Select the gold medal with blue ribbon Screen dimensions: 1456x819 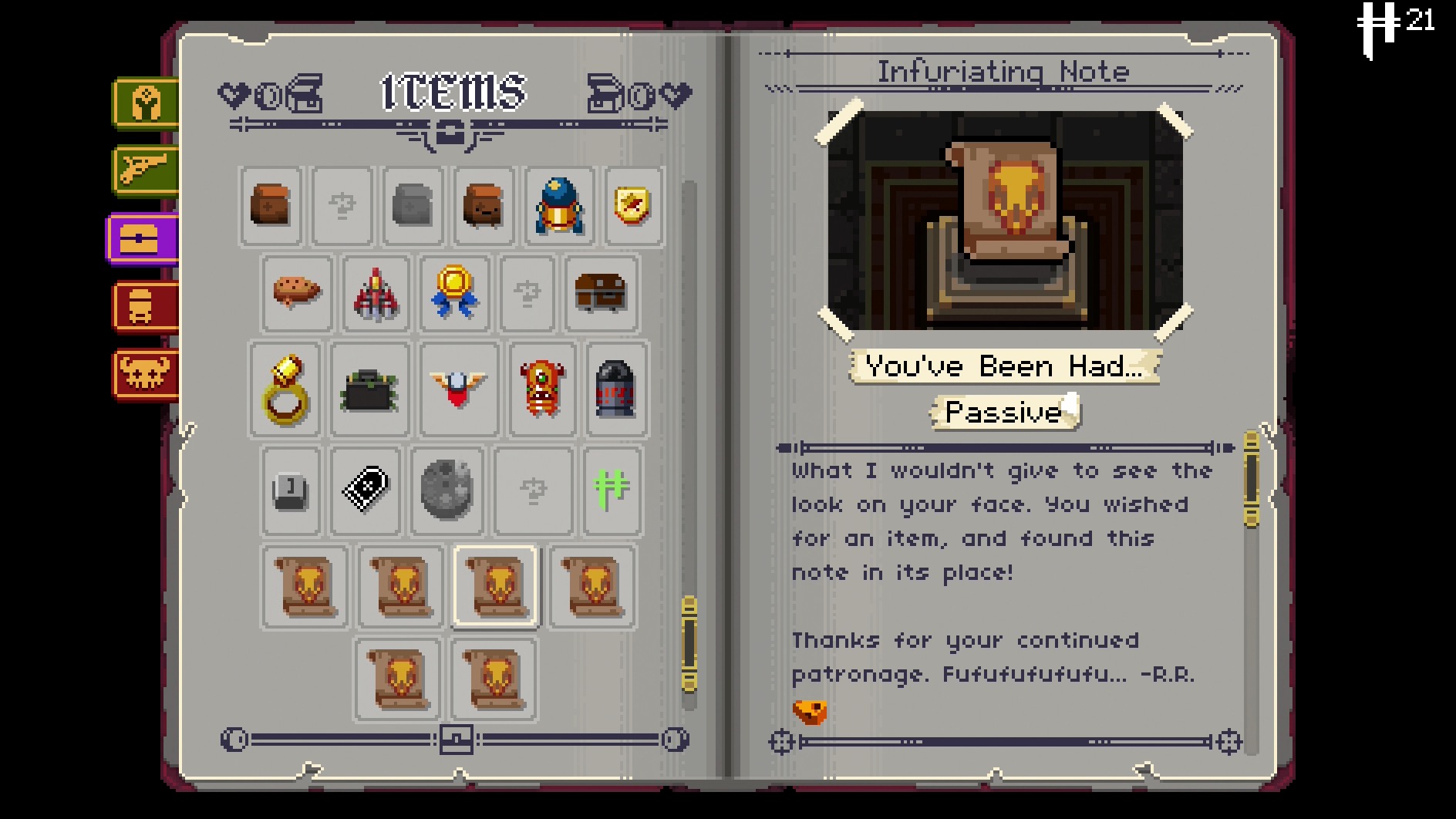click(454, 292)
